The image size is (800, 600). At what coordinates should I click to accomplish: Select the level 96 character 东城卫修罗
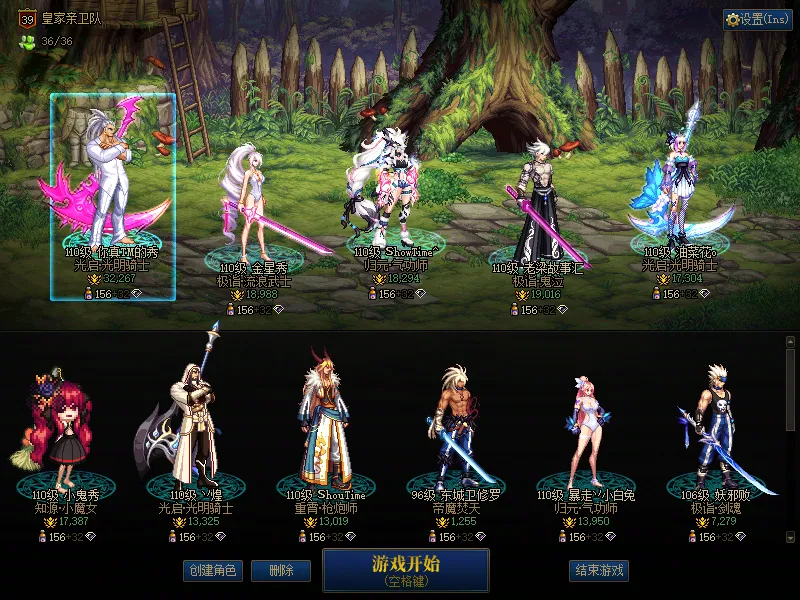pyautogui.click(x=456, y=430)
